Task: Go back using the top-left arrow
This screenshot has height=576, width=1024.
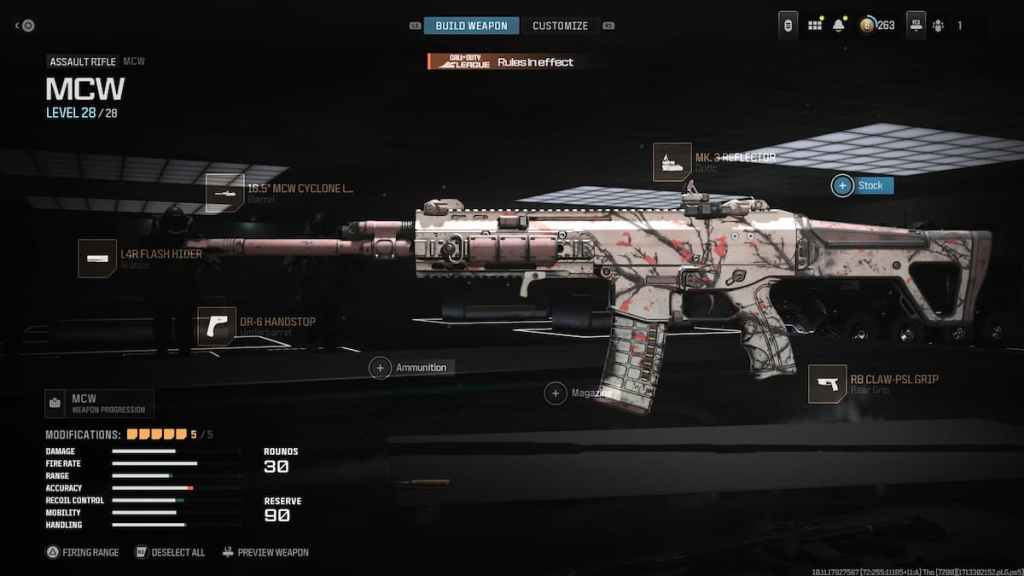Action: pyautogui.click(x=18, y=26)
